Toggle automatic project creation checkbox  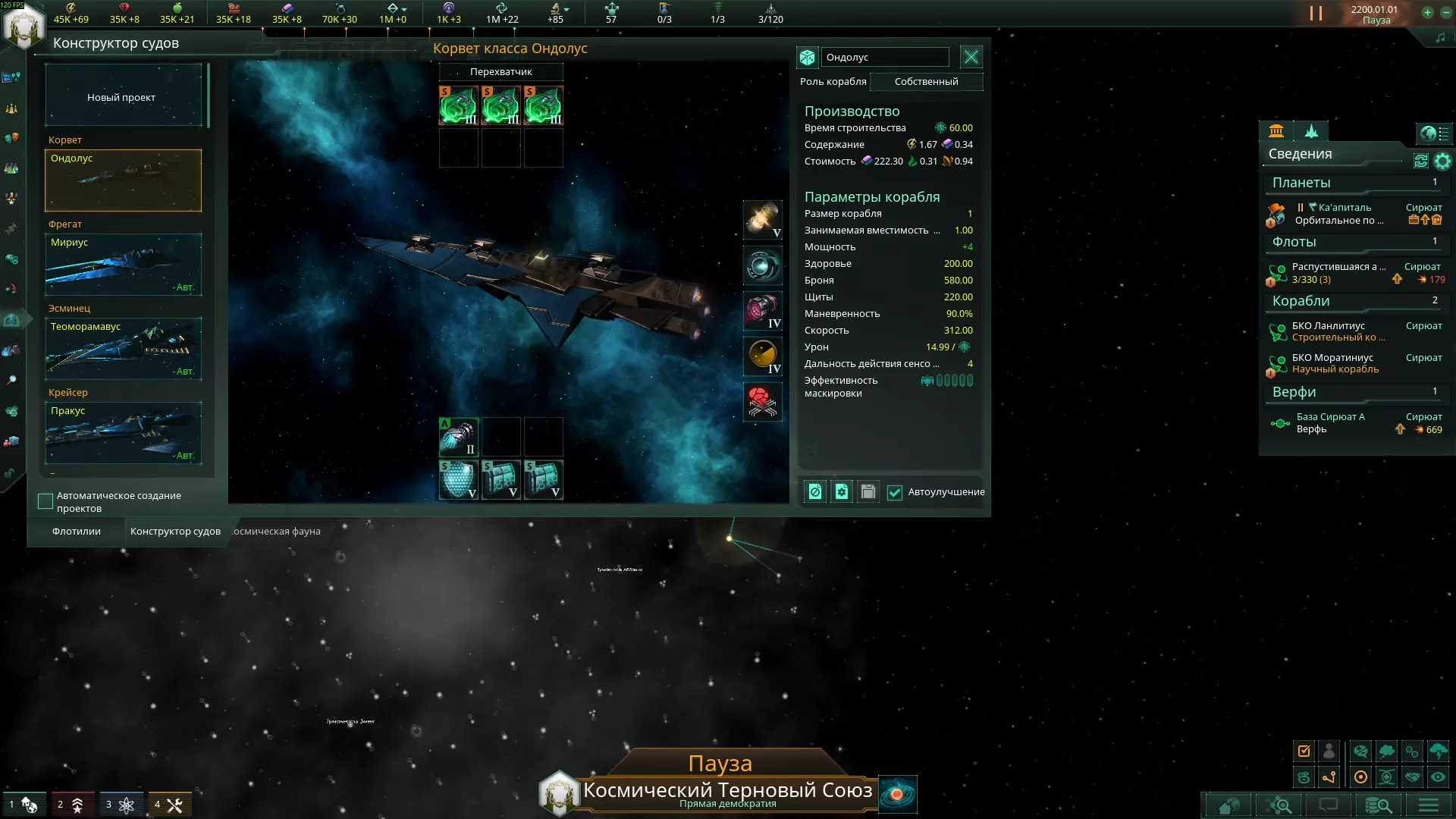click(x=45, y=501)
